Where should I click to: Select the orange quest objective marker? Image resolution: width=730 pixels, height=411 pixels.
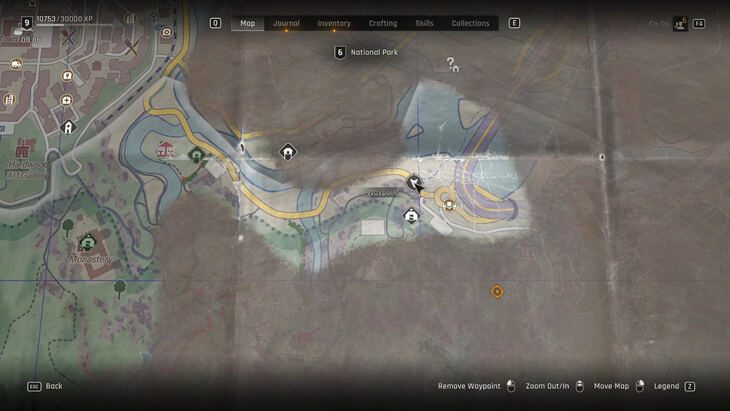click(x=497, y=291)
